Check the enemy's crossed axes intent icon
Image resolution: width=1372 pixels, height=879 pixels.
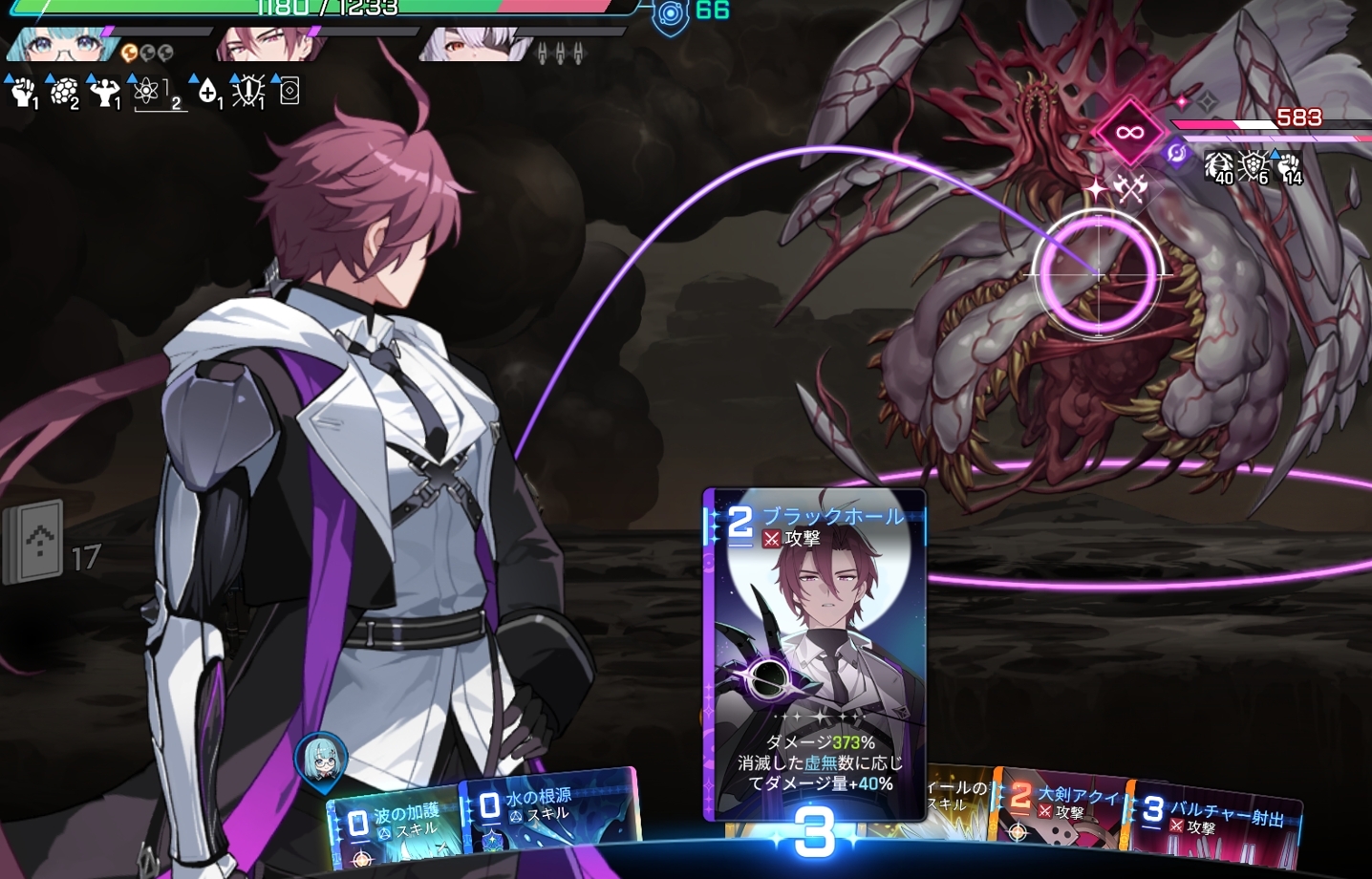1130,189
